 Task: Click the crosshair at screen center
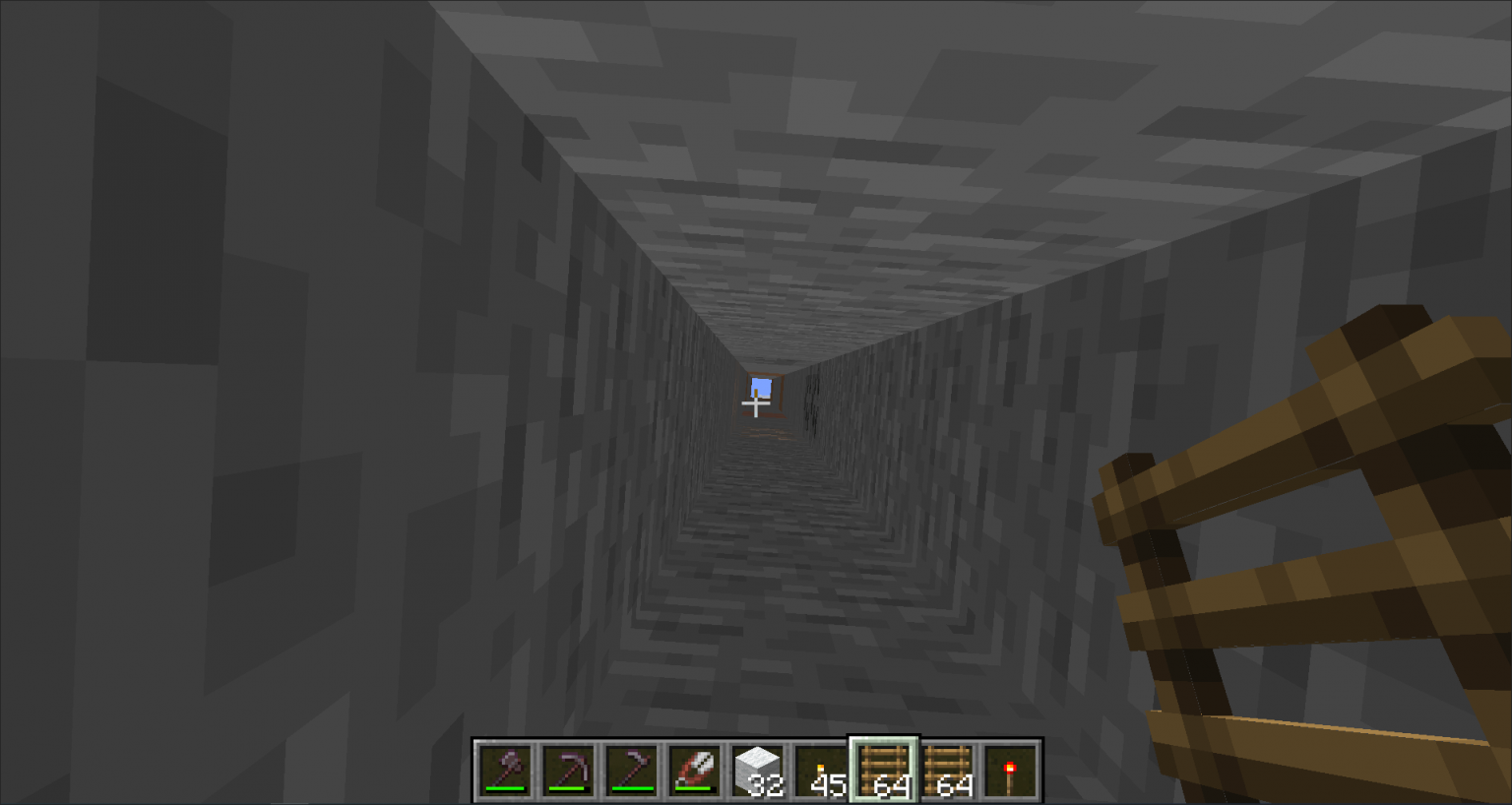[x=756, y=403]
